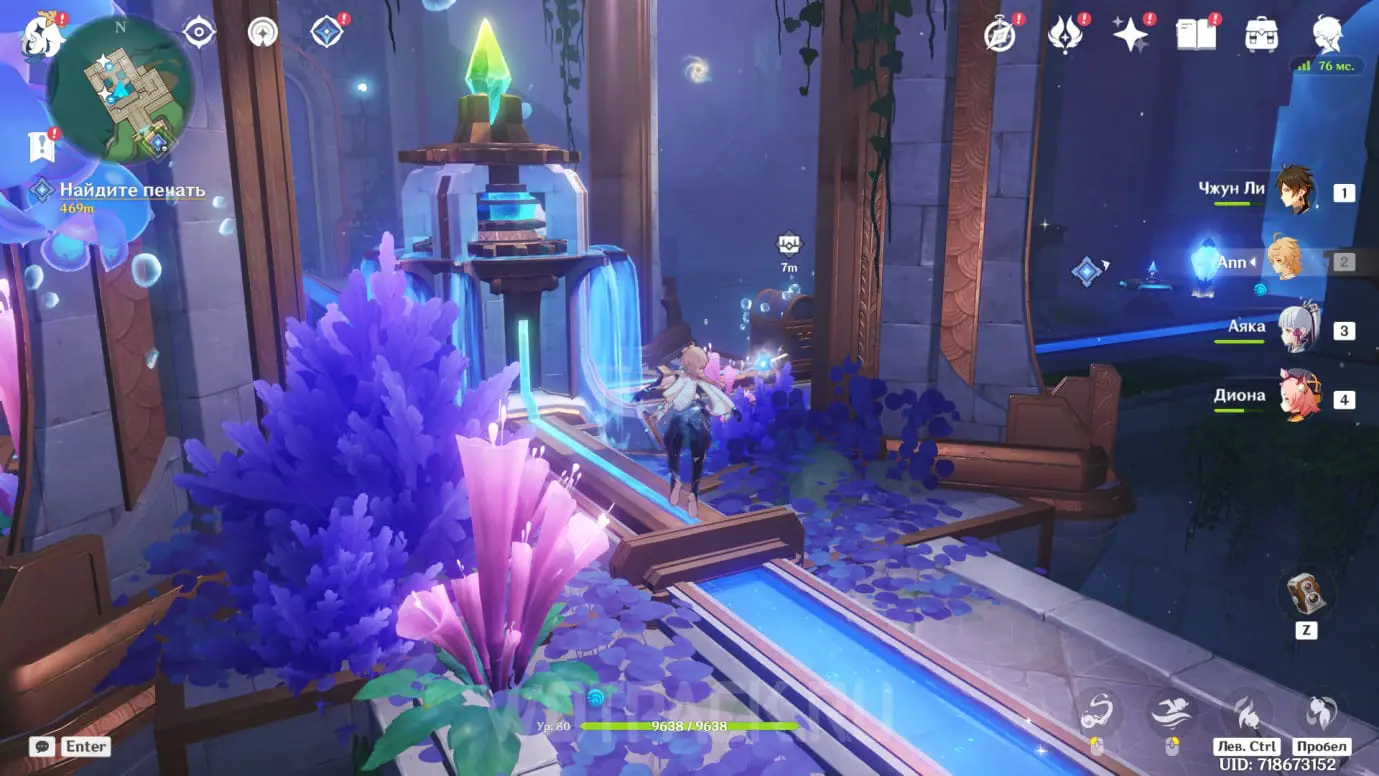Open the red-flagged bookmark icon below minimap
Viewport: 1379px width, 776px height.
click(x=42, y=148)
